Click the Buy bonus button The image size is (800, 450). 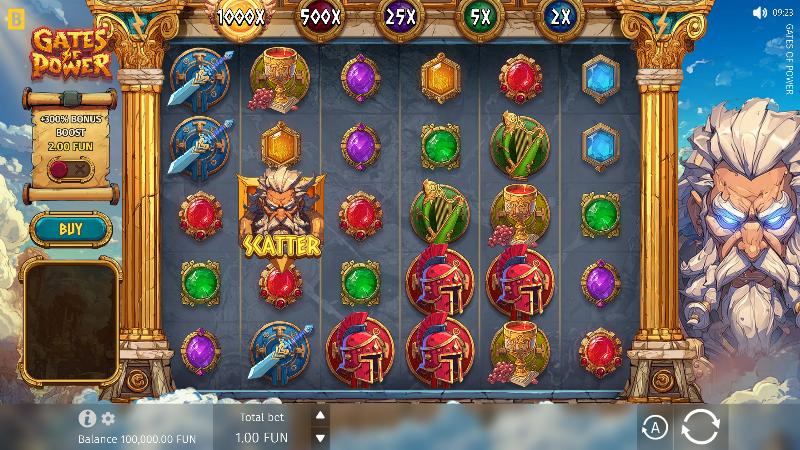70,228
